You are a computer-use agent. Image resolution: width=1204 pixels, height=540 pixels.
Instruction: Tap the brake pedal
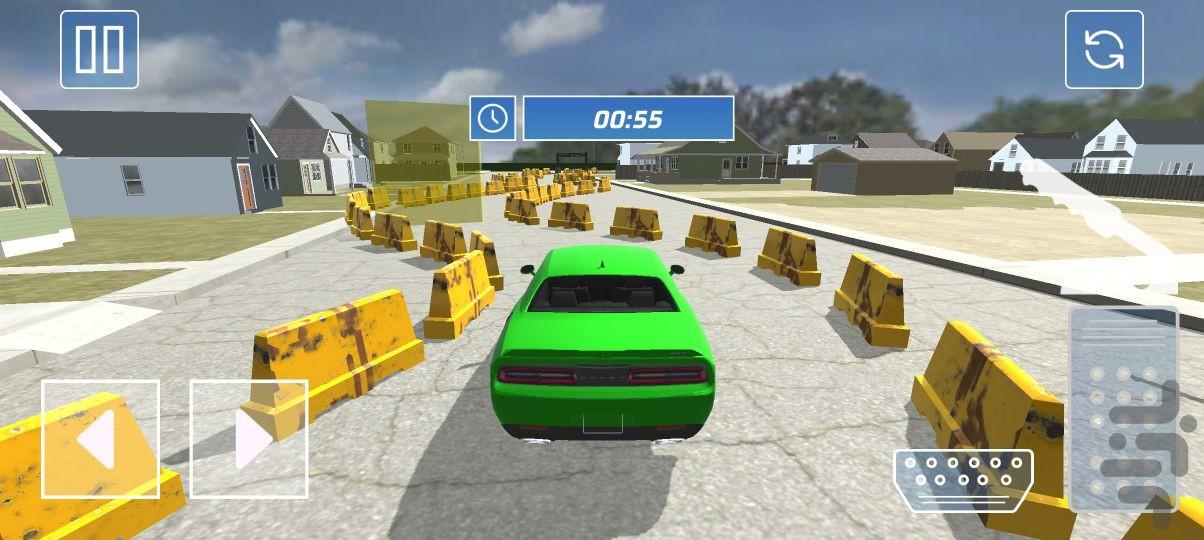[x=963, y=480]
